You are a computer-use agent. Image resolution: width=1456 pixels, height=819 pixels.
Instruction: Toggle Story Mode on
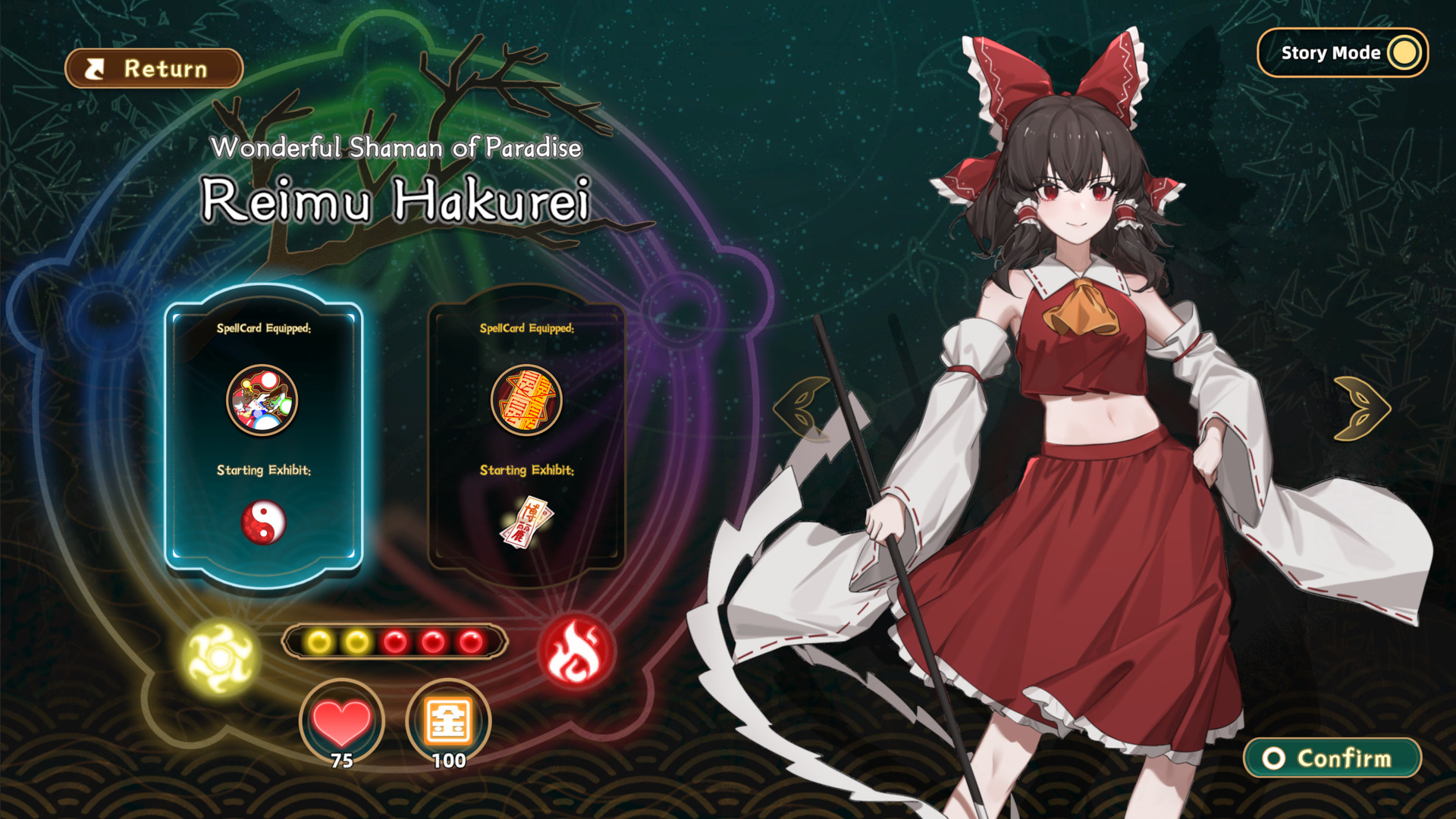pyautogui.click(x=1342, y=53)
